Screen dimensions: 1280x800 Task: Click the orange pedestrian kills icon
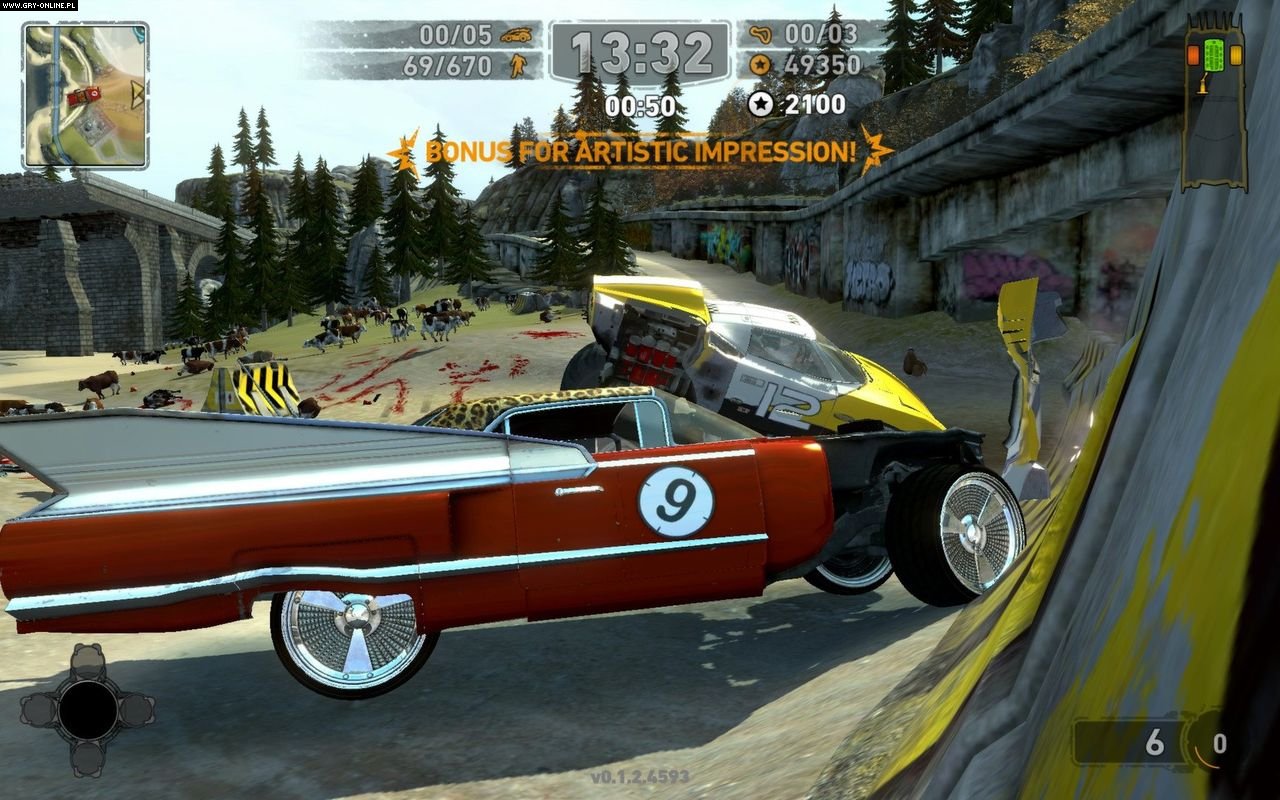click(518, 66)
